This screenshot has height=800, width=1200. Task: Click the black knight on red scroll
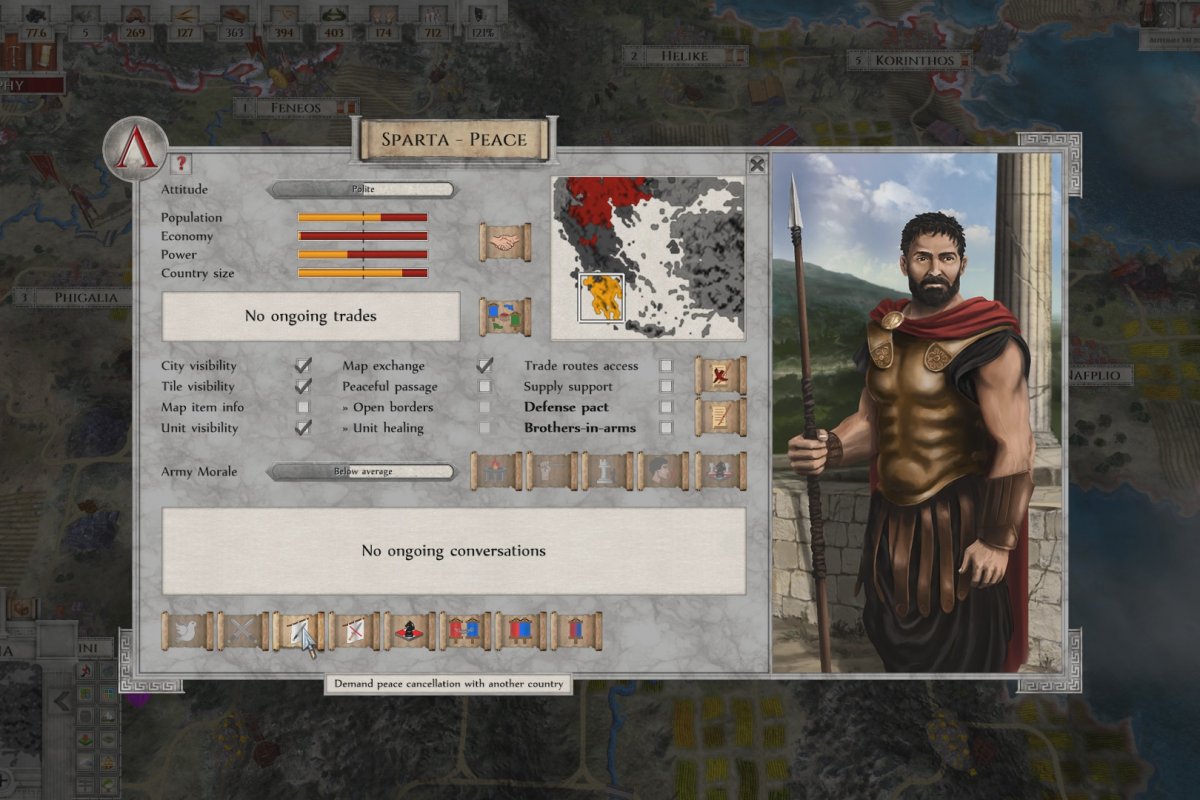click(x=410, y=631)
